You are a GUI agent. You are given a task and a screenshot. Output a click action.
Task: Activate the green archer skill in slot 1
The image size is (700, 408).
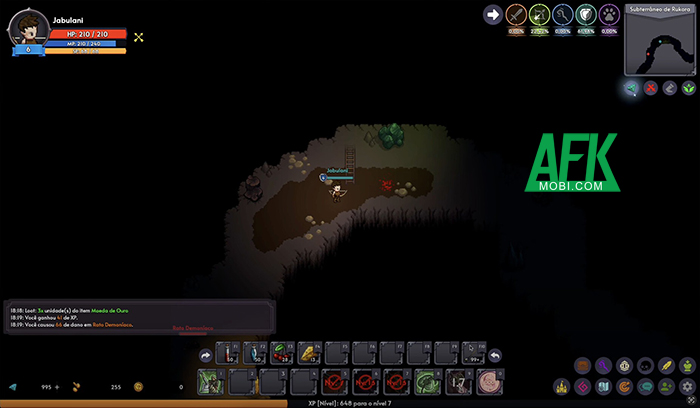(x=210, y=381)
